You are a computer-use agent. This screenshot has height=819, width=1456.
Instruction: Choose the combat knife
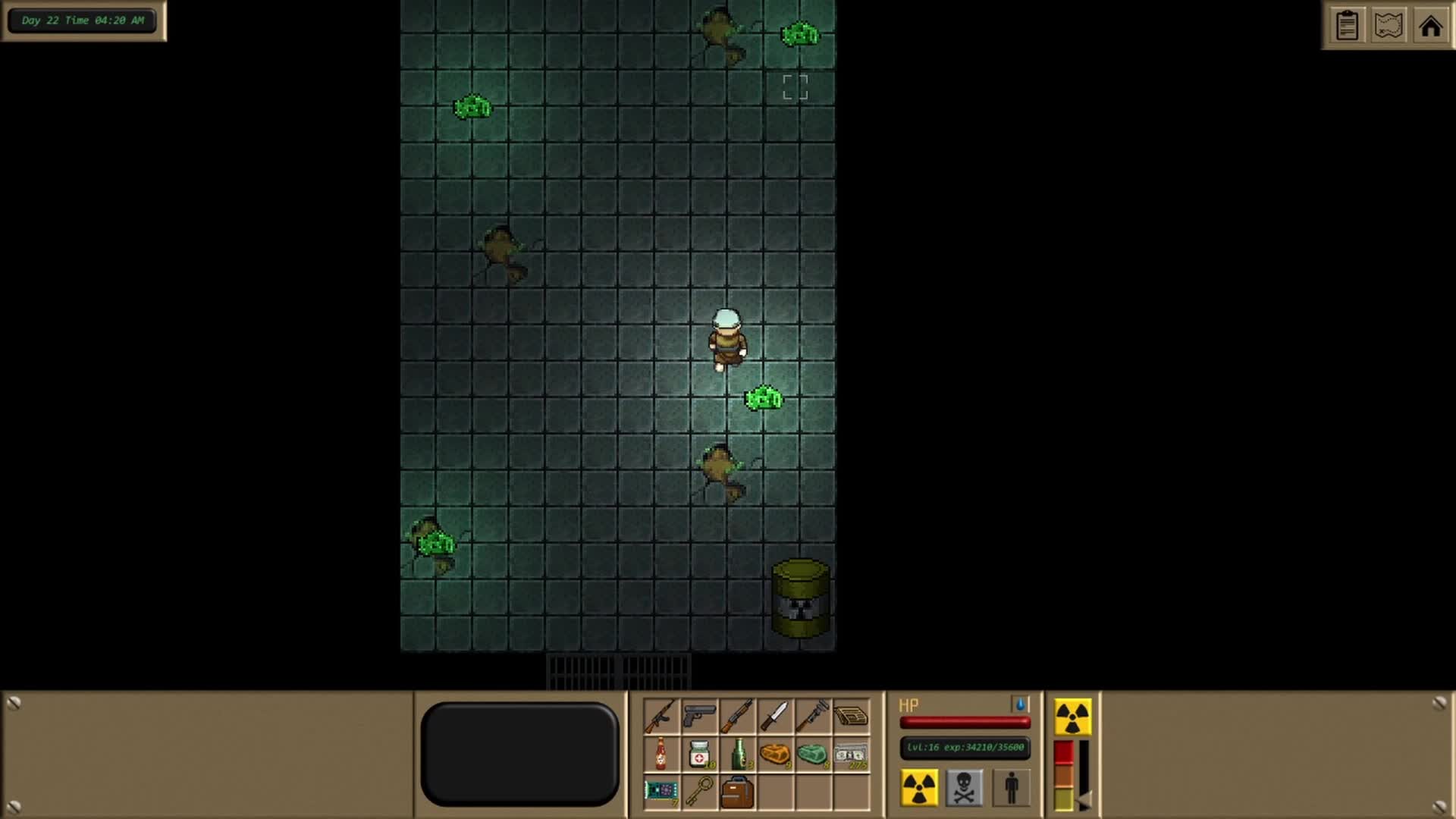[x=775, y=716]
